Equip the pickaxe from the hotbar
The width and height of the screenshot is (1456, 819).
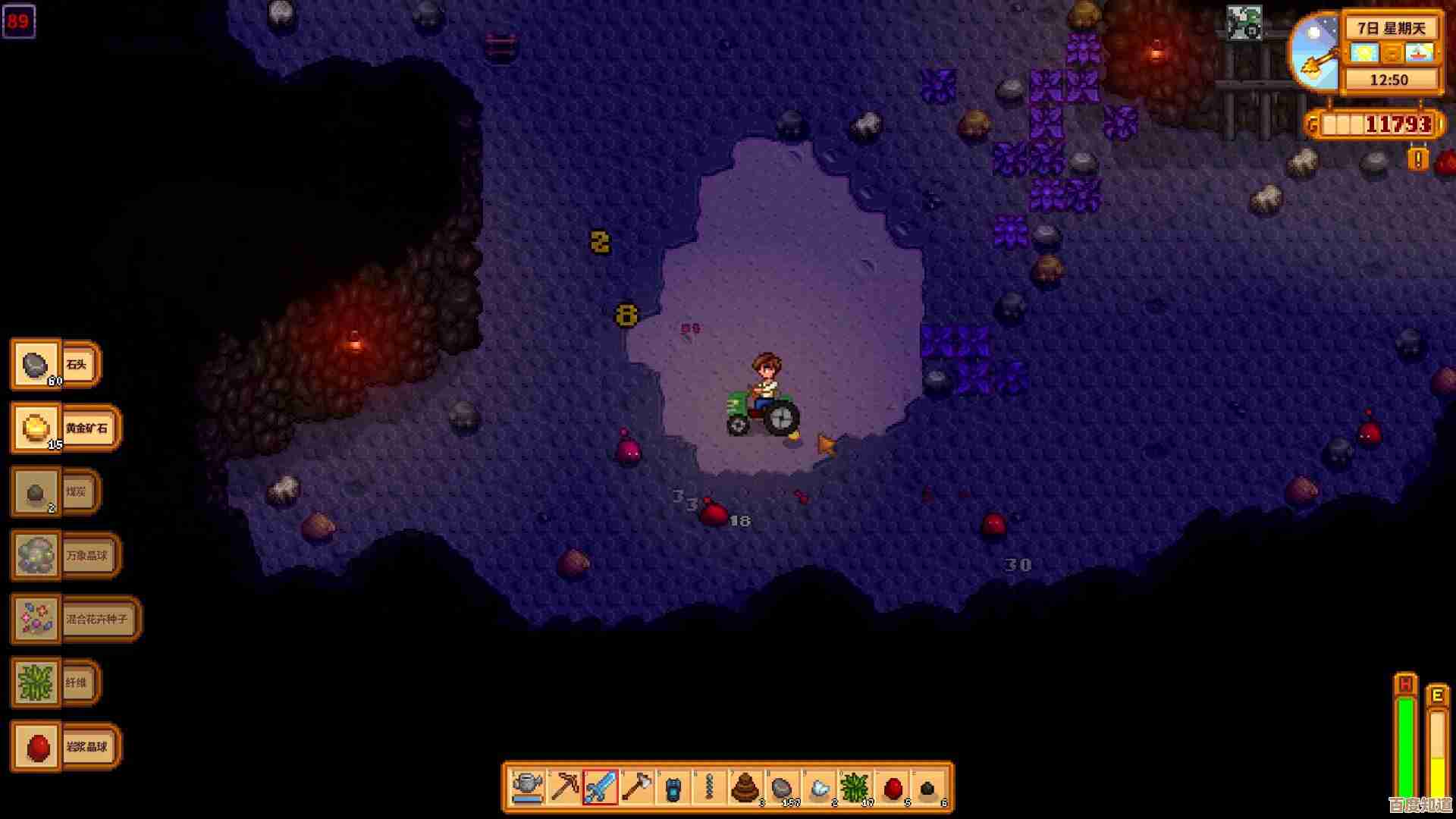(564, 788)
